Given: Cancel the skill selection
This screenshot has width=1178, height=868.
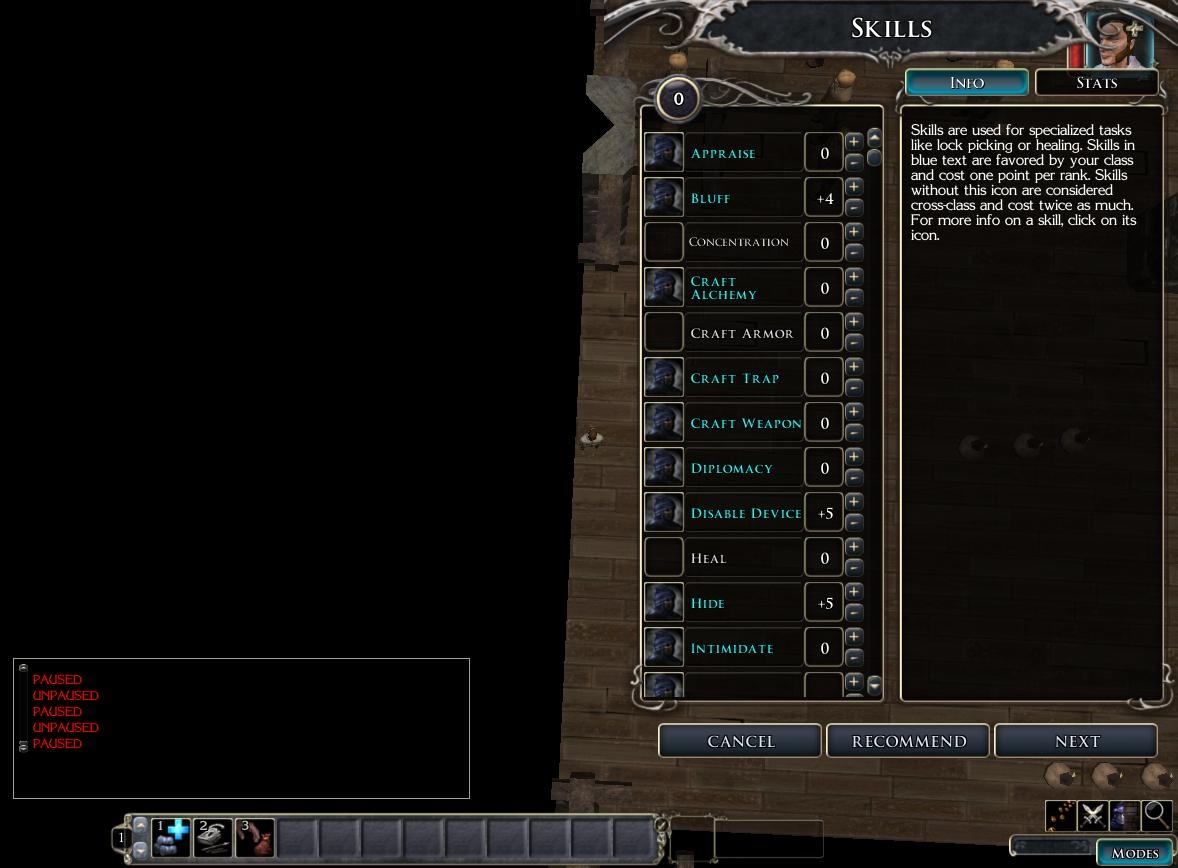Looking at the screenshot, I should [740, 741].
